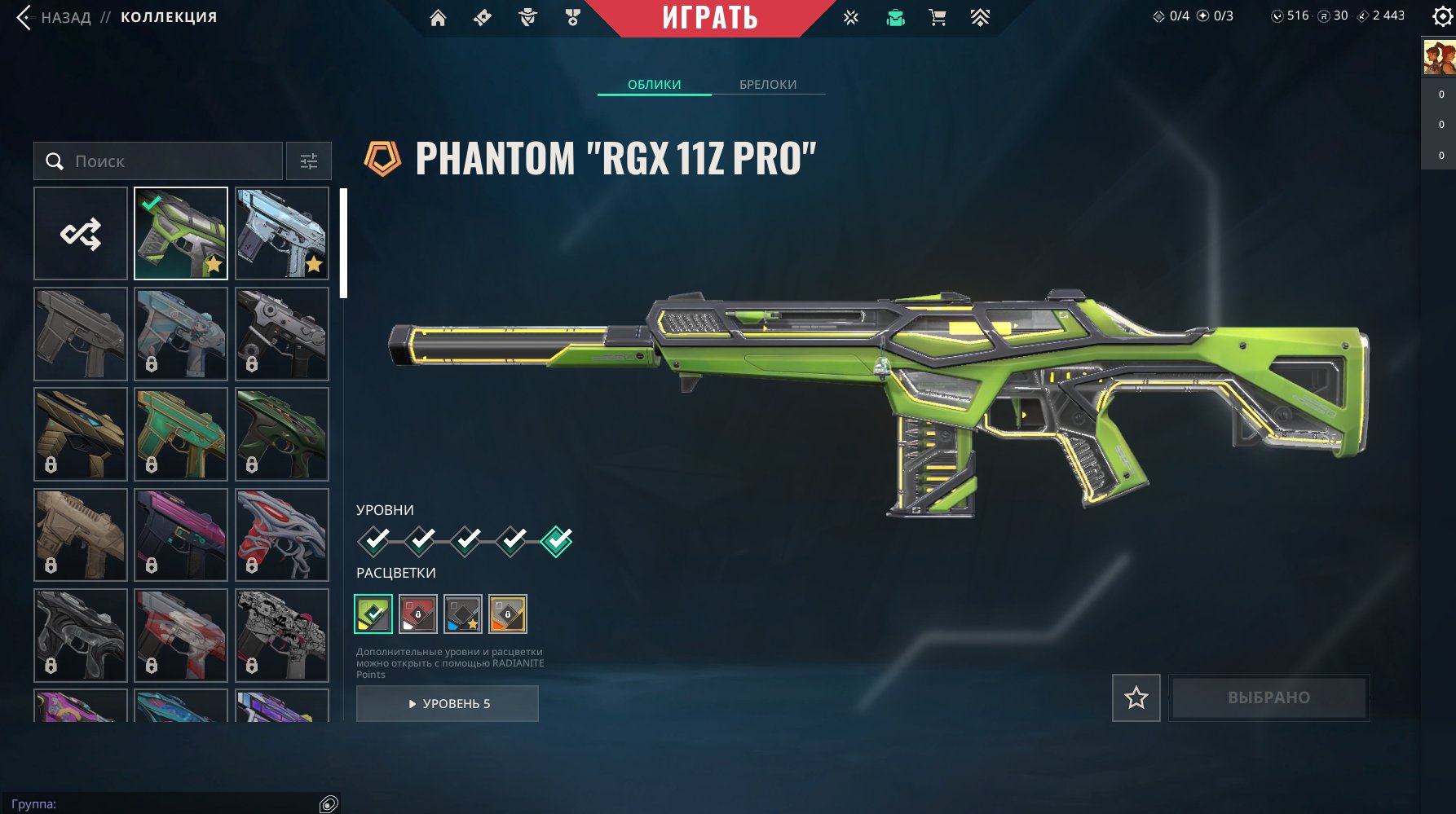The height and width of the screenshot is (814, 1456).
Task: Pick the blue variant color swatch
Action: 463,614
